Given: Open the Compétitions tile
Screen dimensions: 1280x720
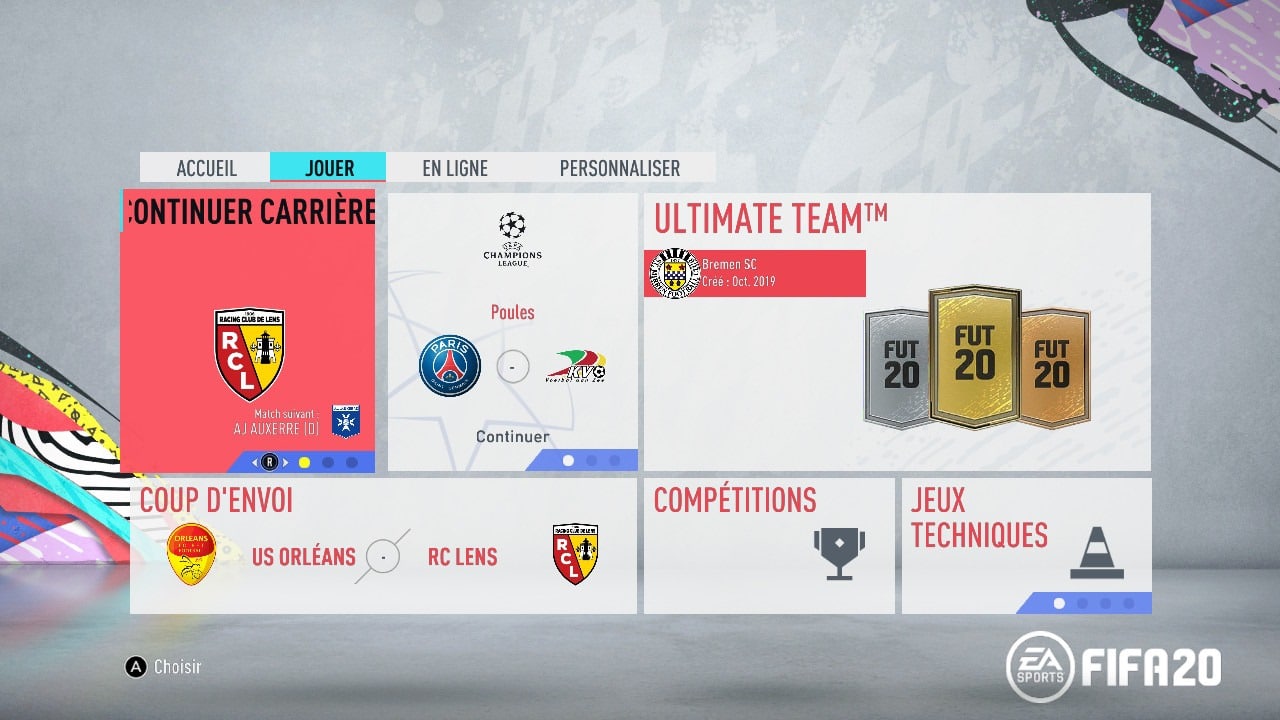Looking at the screenshot, I should (x=768, y=546).
